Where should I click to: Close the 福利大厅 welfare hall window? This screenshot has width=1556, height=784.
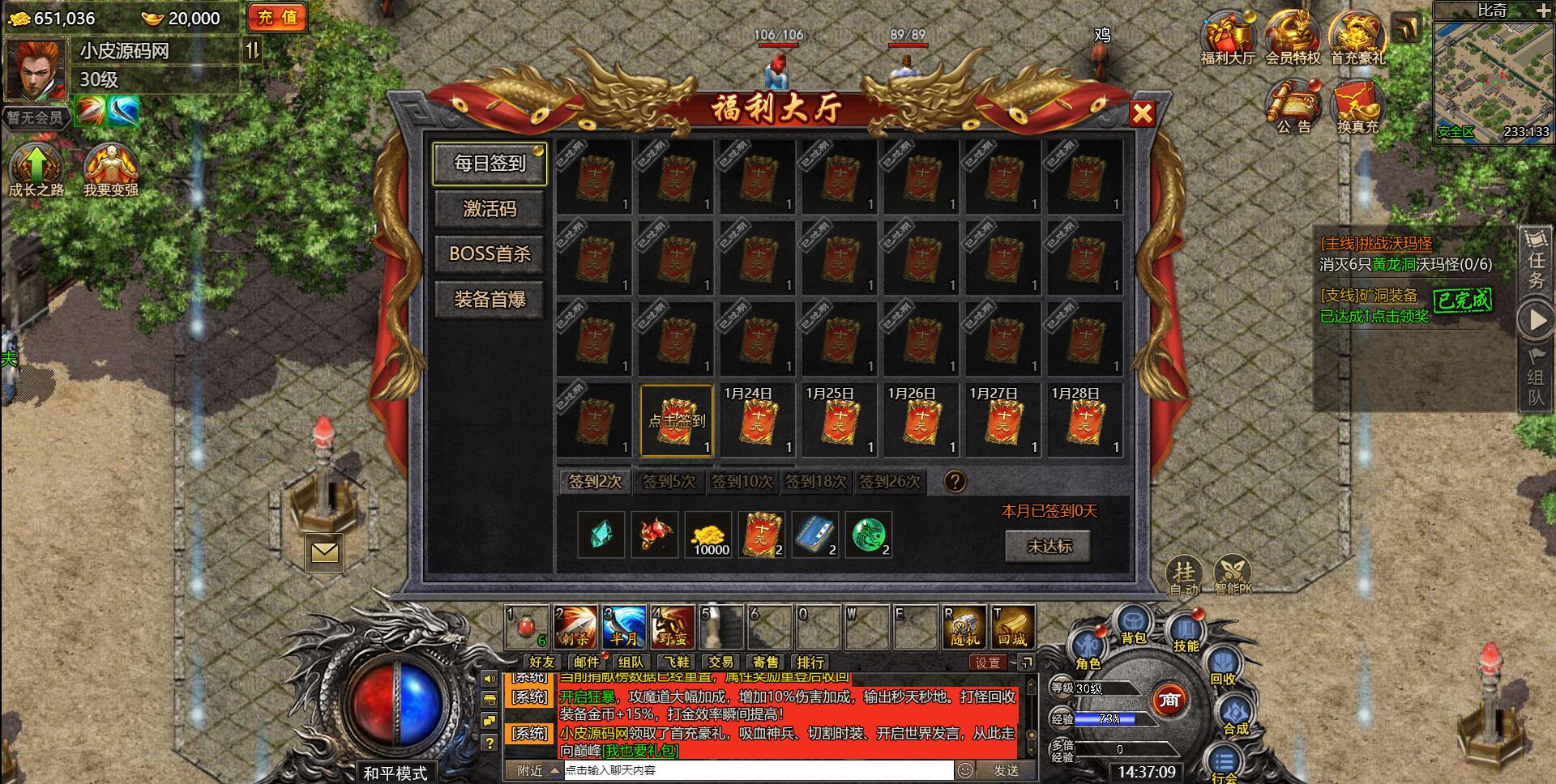pyautogui.click(x=1142, y=113)
